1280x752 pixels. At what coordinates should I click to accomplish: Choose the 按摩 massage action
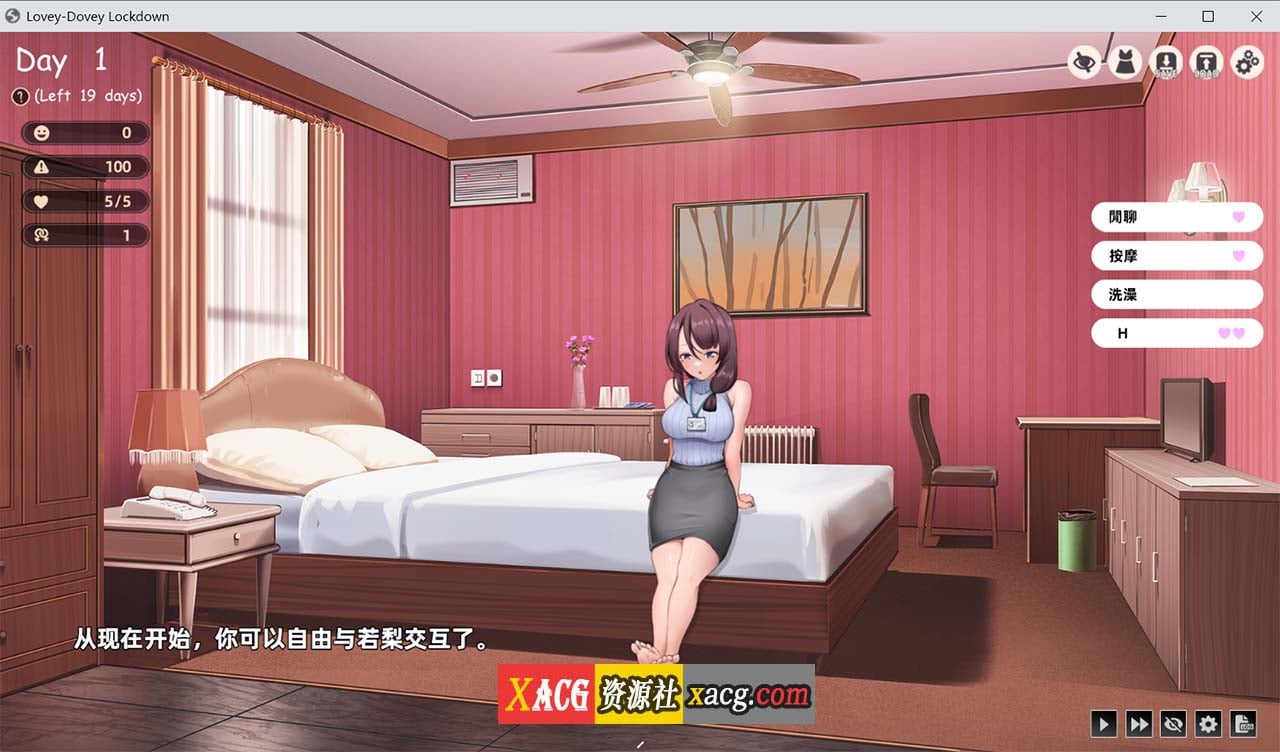click(1177, 256)
